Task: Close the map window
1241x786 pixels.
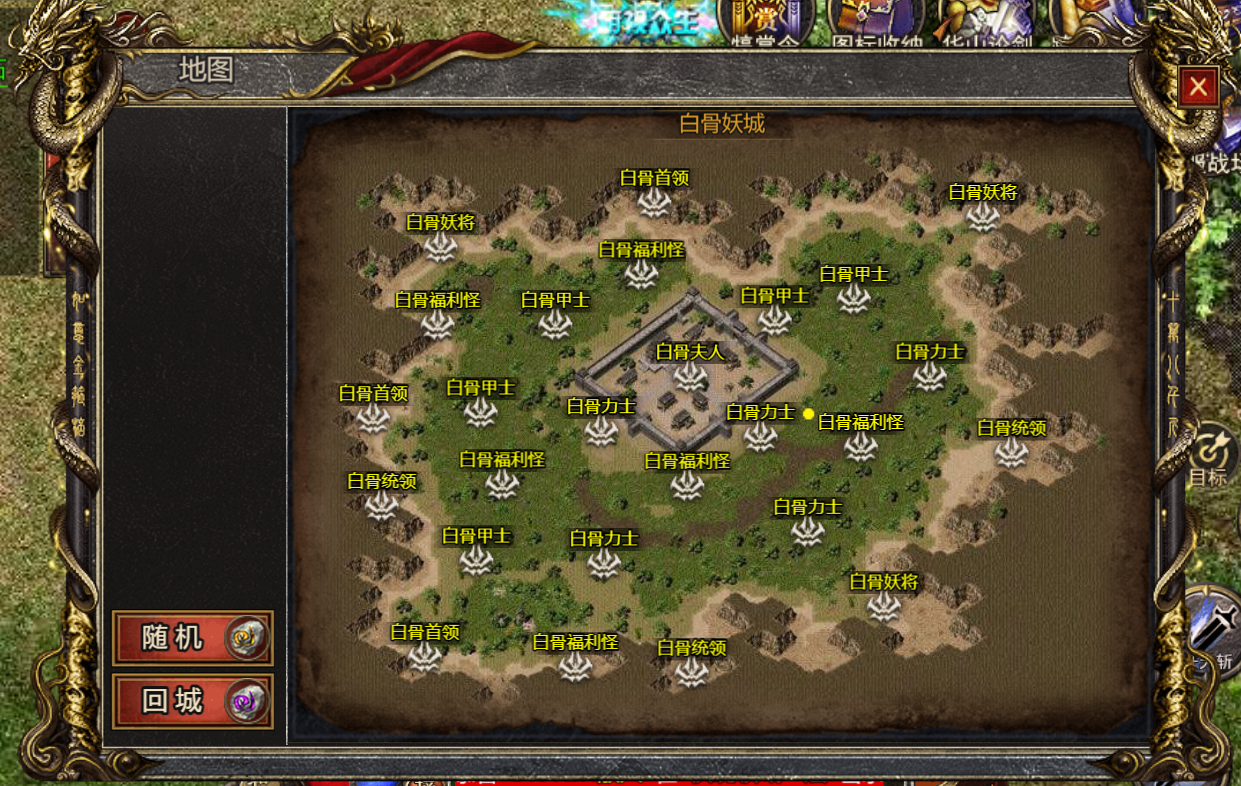Action: point(1198,88)
